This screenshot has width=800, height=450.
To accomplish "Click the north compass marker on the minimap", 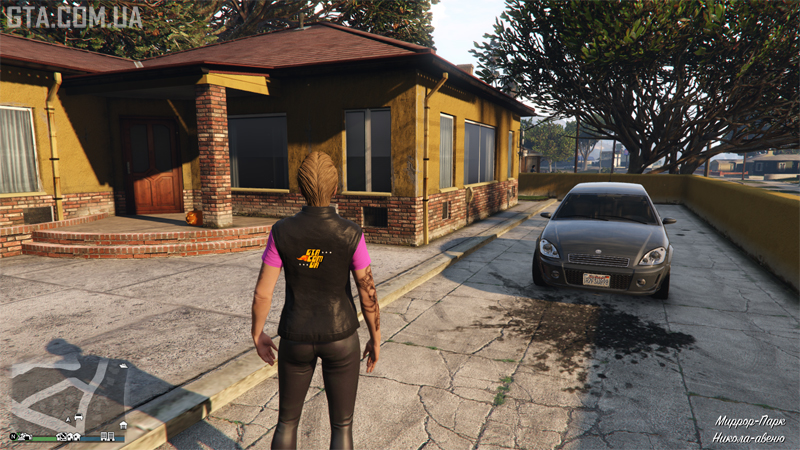I will (13, 436).
